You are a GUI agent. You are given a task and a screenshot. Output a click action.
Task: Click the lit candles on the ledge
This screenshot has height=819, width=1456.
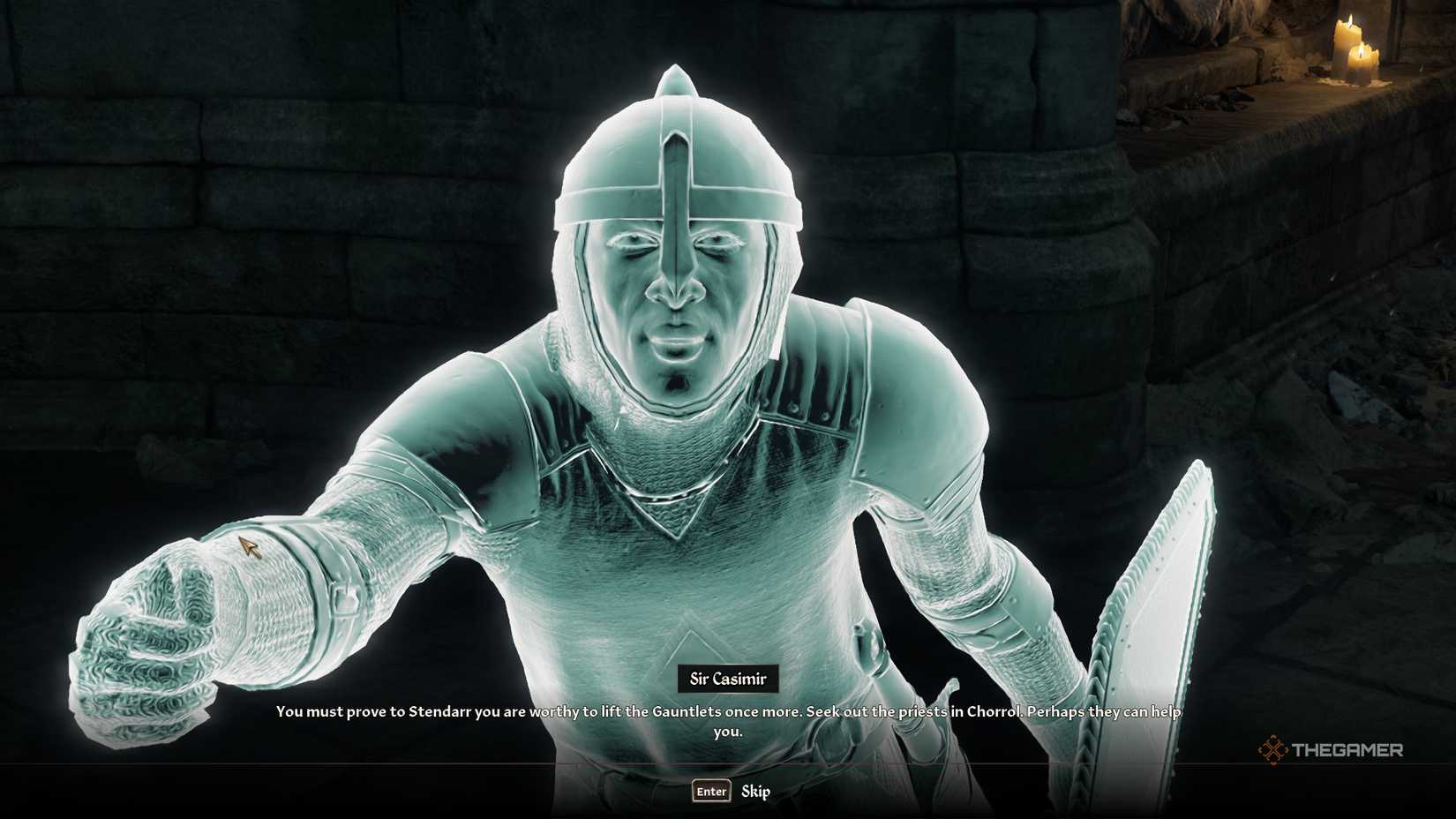1355,49
